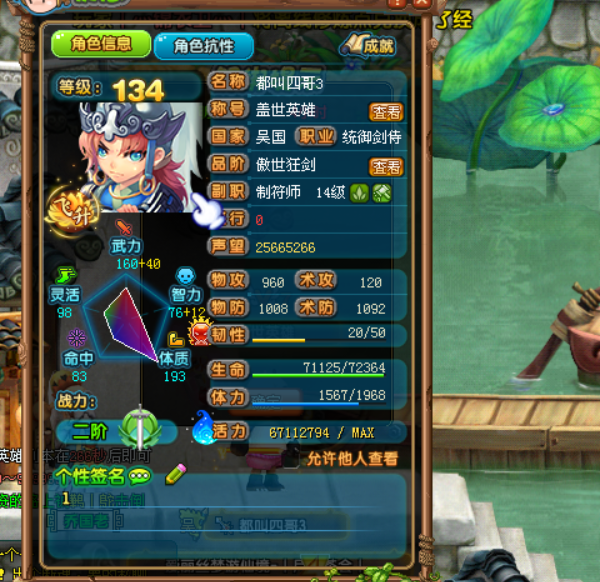Select the green leaf icon beside 制符师
Screen dimensions: 600x582
tap(360, 192)
